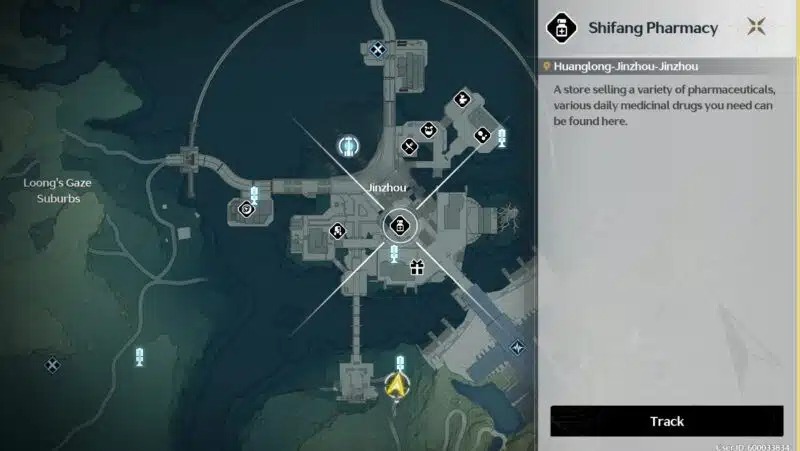This screenshot has width=800, height=451.
Task: Select the selected pharmacy marker in Jinzhou
Action: 399,226
